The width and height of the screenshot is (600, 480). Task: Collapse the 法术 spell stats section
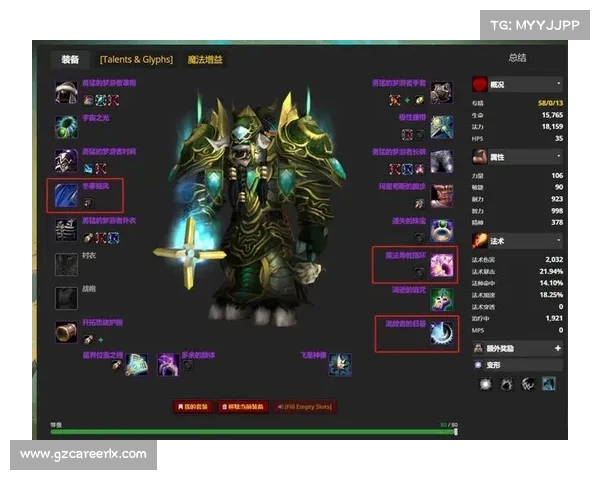tap(558, 241)
